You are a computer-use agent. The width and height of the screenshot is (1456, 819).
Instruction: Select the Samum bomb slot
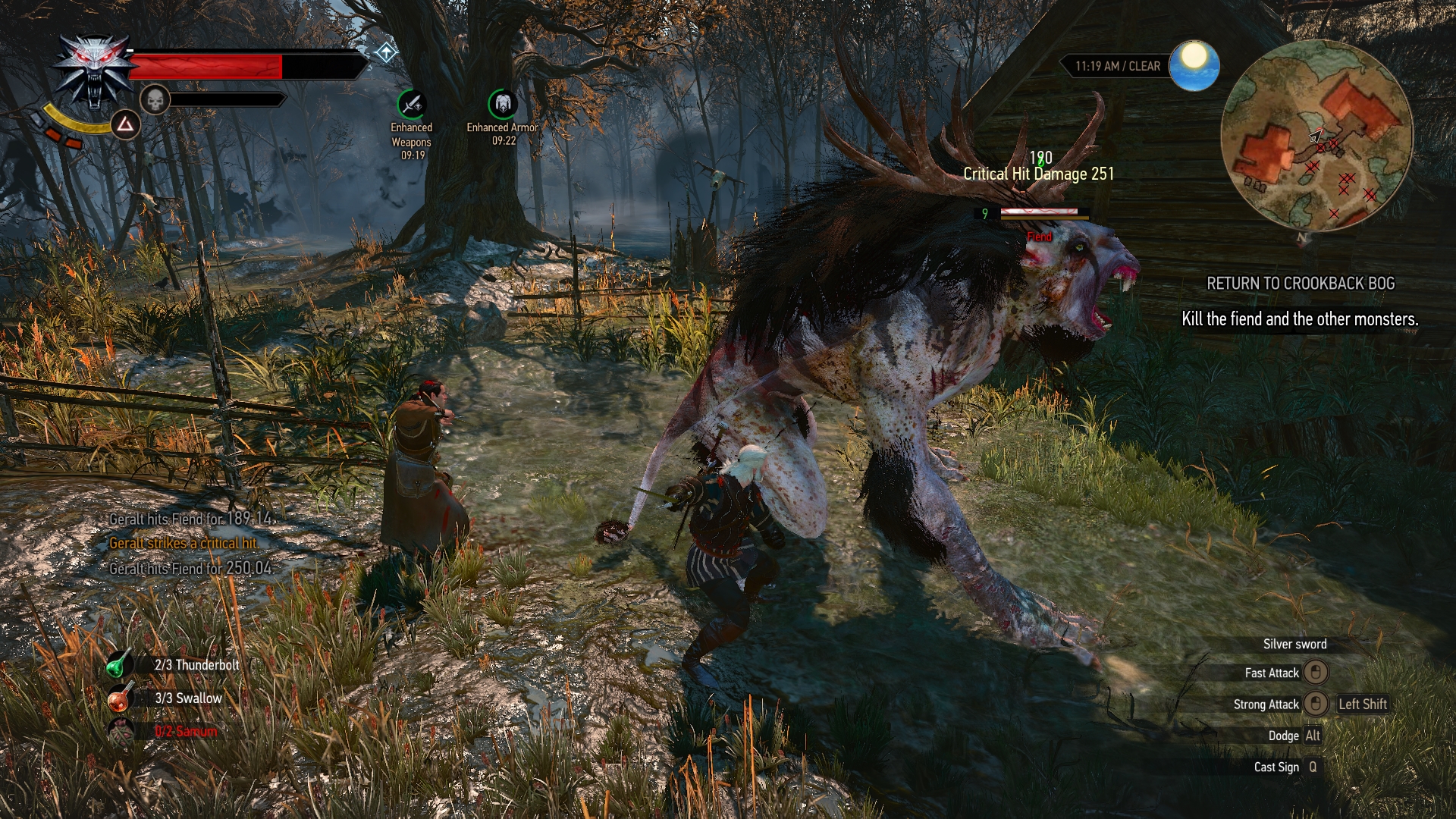click(120, 731)
